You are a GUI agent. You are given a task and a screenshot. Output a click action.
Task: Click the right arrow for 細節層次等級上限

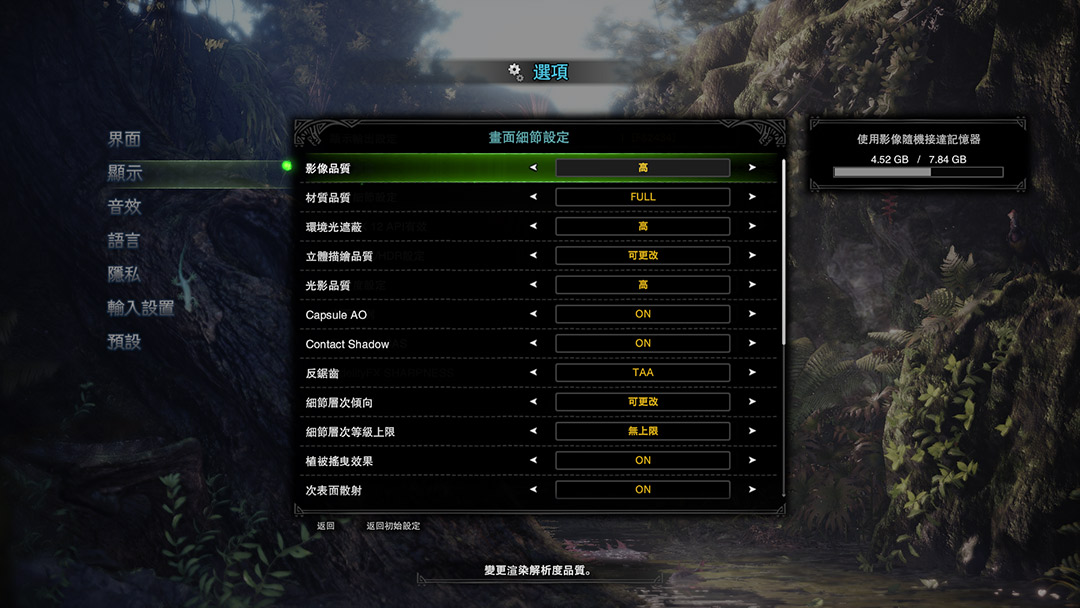752,431
